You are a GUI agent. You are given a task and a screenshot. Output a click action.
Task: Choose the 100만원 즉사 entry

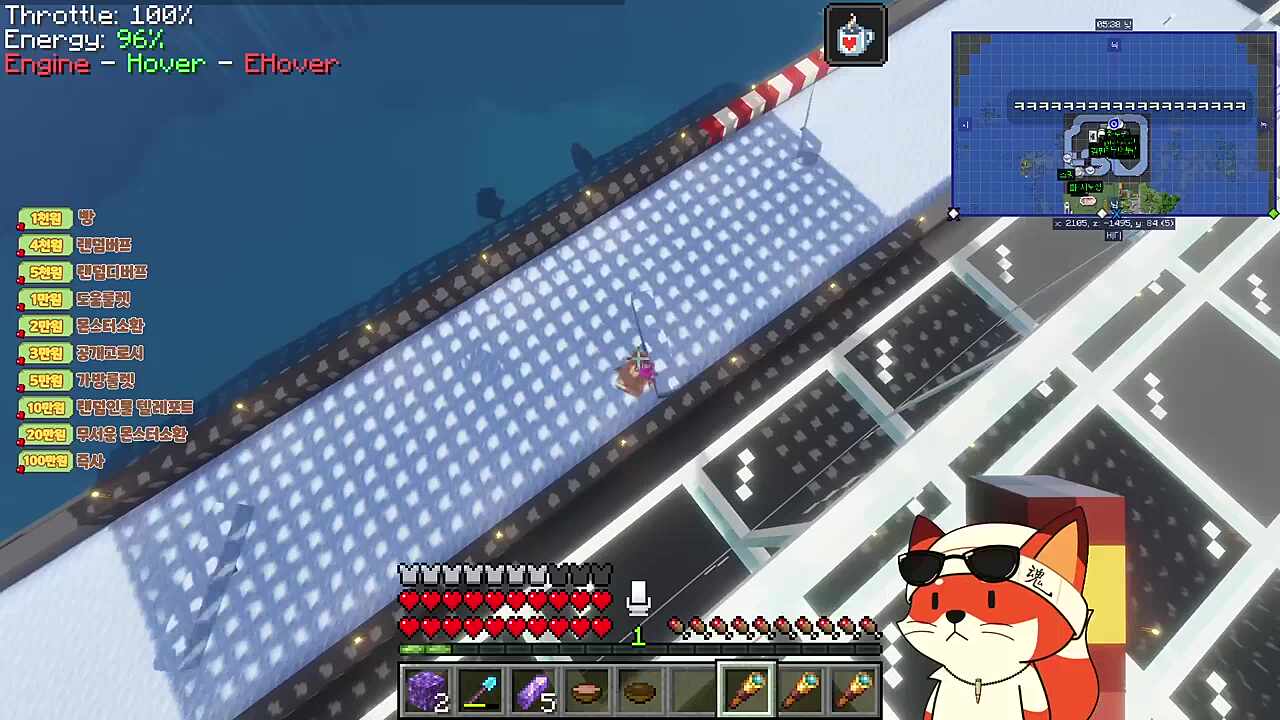tap(62, 461)
